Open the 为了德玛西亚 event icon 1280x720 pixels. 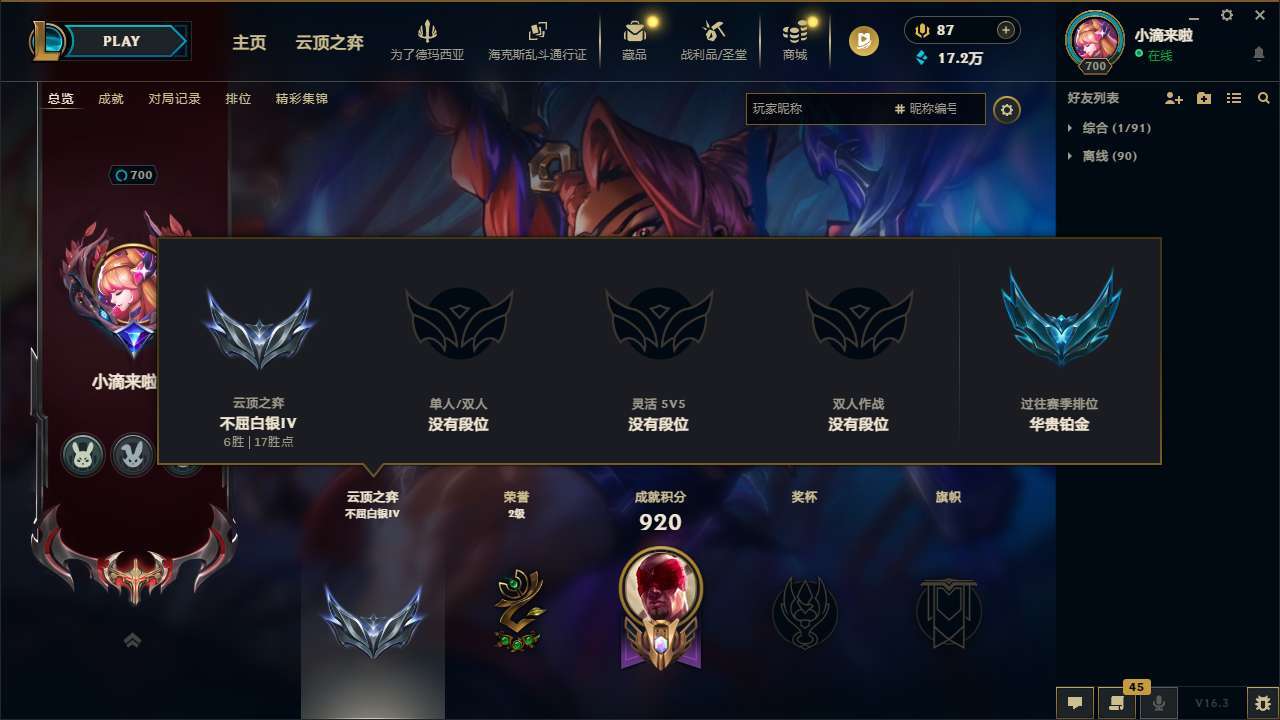(x=428, y=41)
